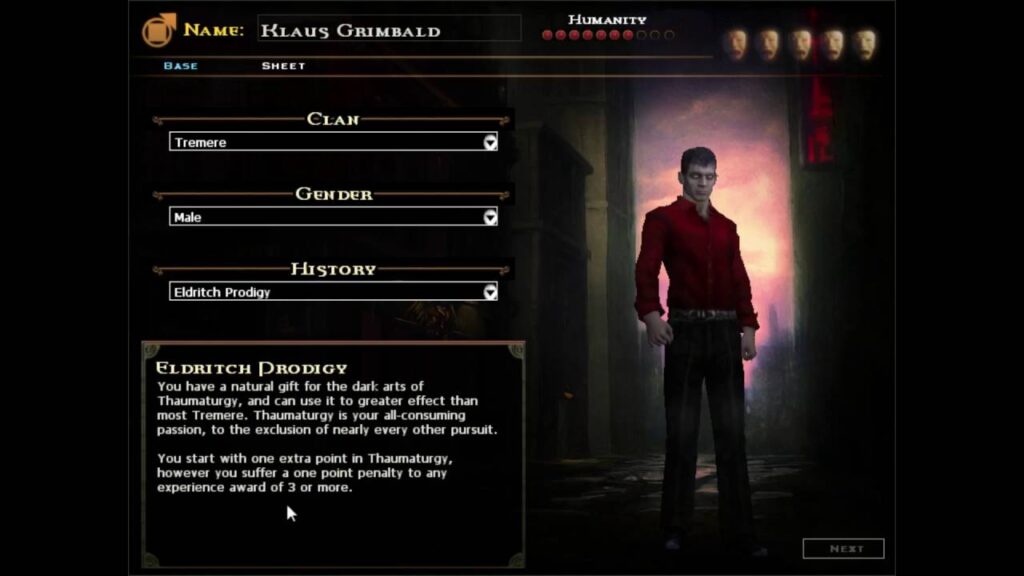Select the Base tab
Image resolution: width=1024 pixels, height=576 pixels.
tap(181, 66)
